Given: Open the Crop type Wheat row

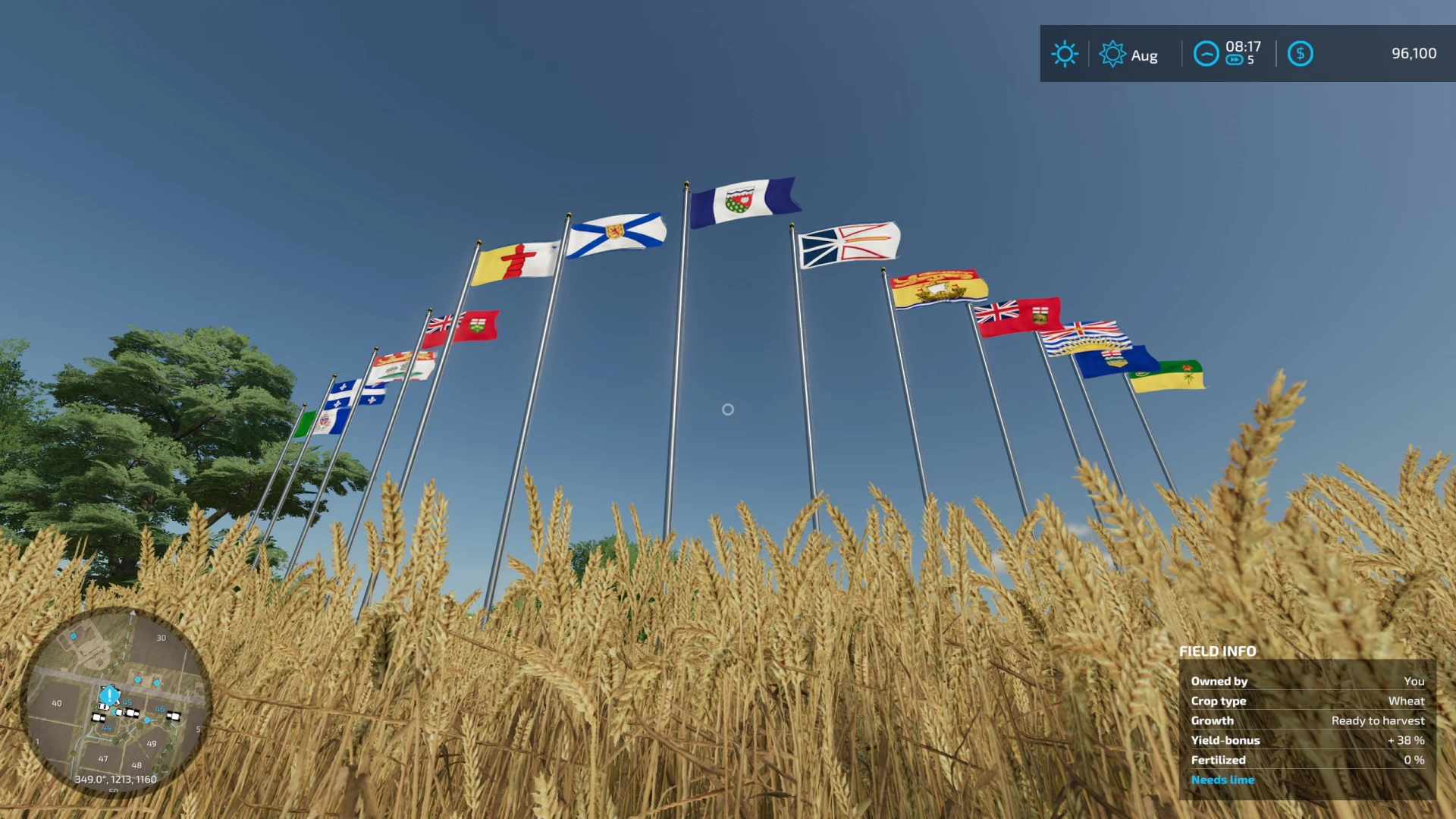Looking at the screenshot, I should [1407, 701].
